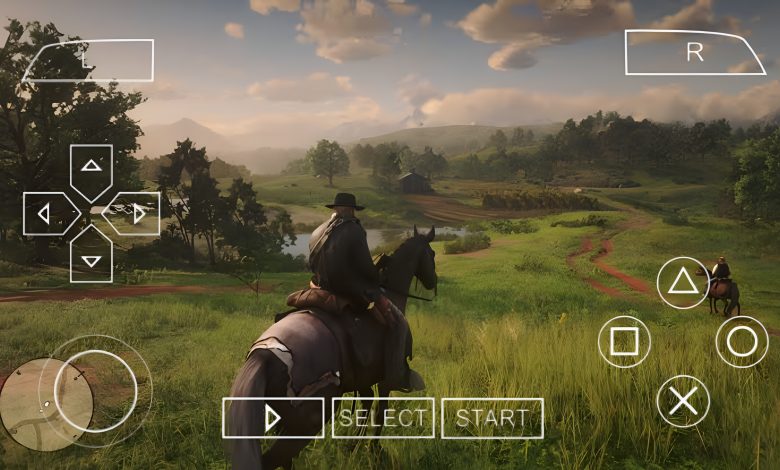Click the START button
This screenshot has width=780, height=470.
pos(492,418)
